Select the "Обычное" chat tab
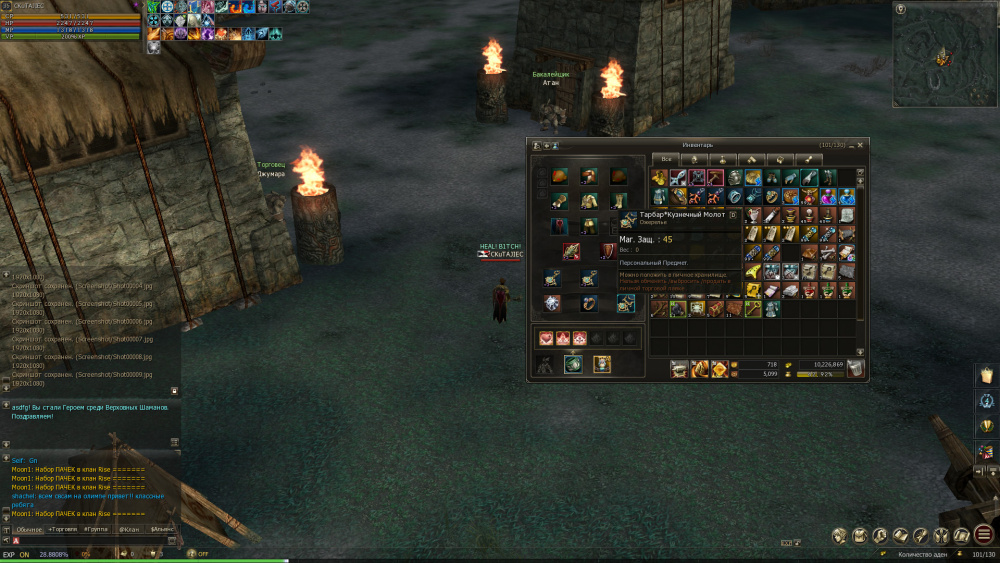This screenshot has height=563, width=1000. (29, 528)
